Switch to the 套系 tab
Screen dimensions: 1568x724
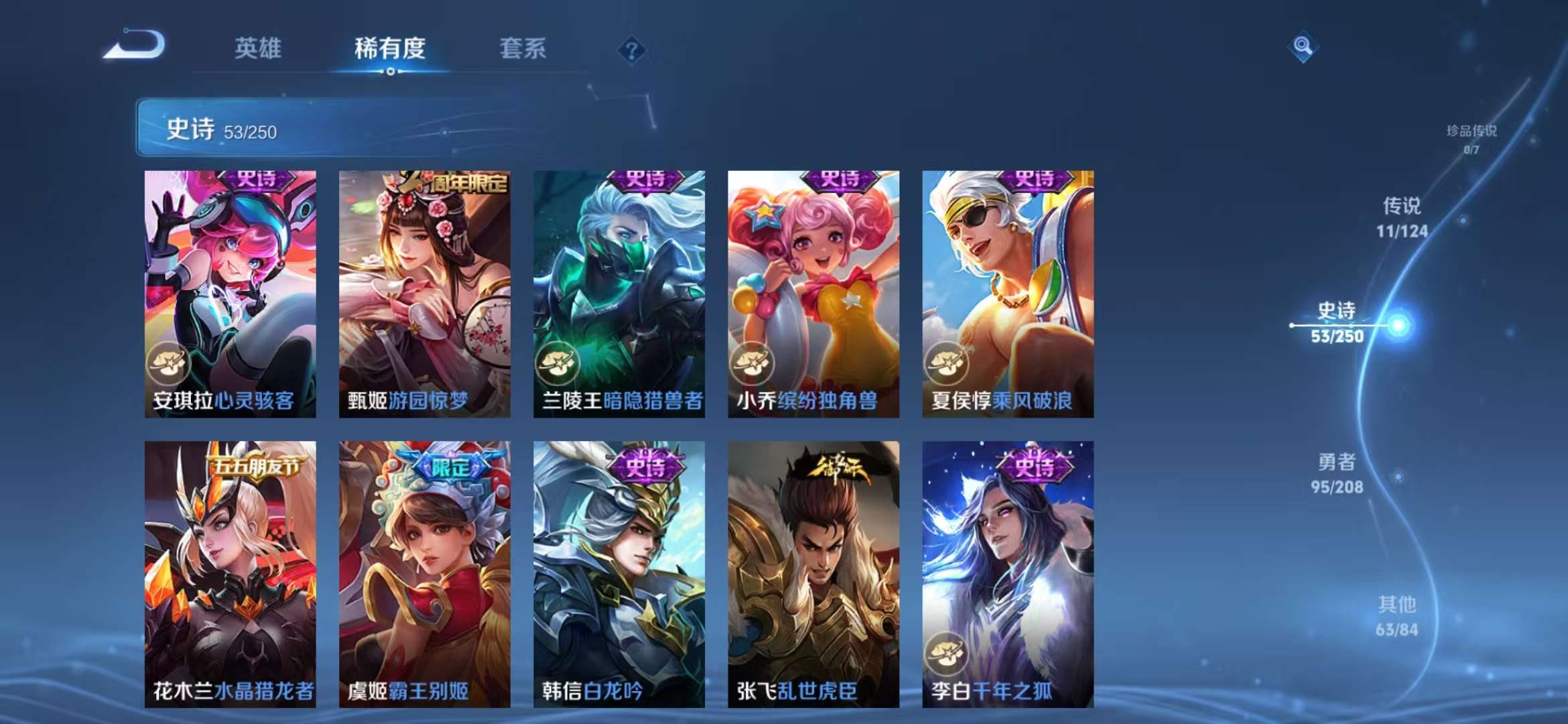[523, 48]
